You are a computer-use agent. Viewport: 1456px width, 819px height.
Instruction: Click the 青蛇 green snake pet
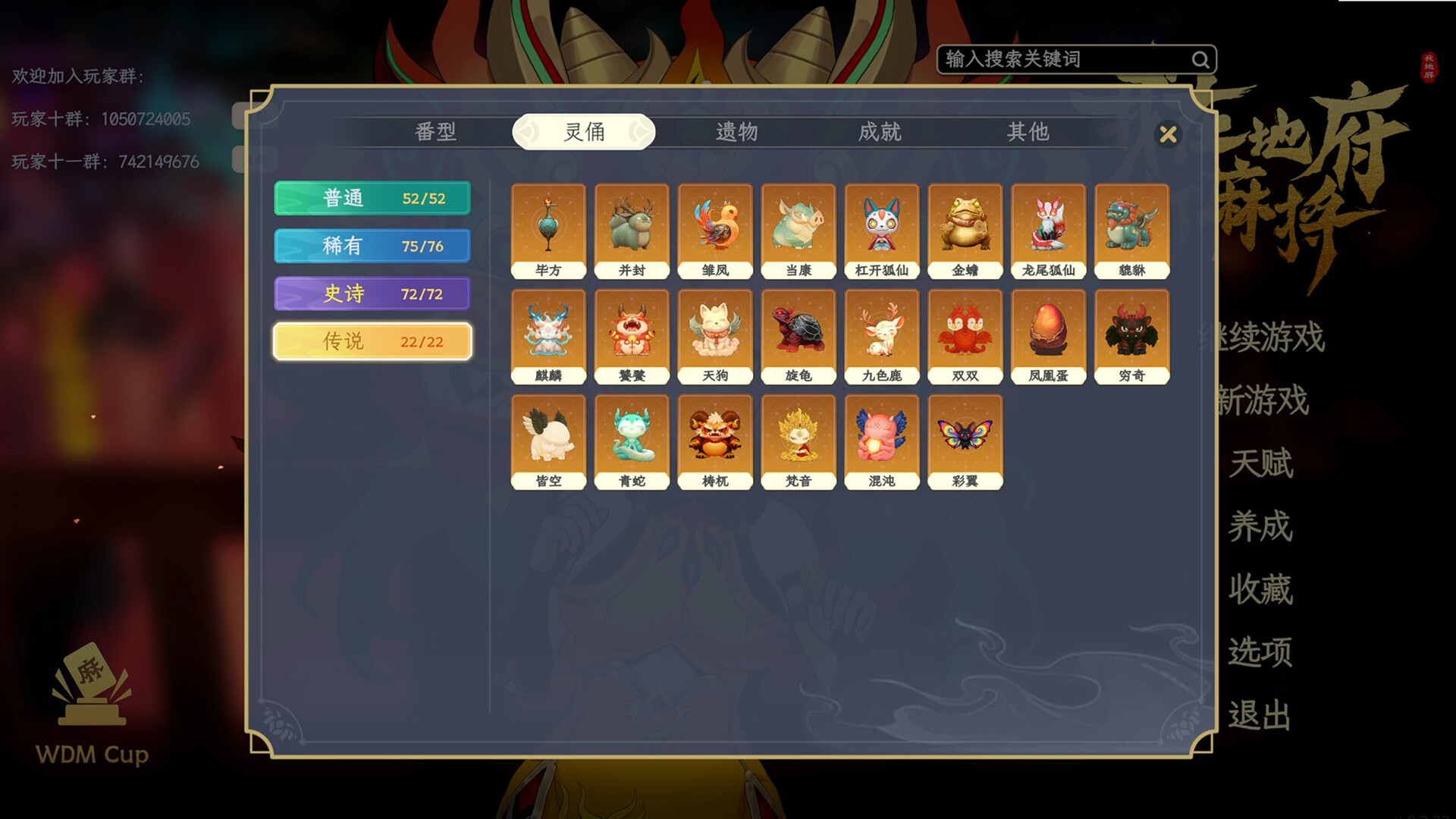pos(632,440)
